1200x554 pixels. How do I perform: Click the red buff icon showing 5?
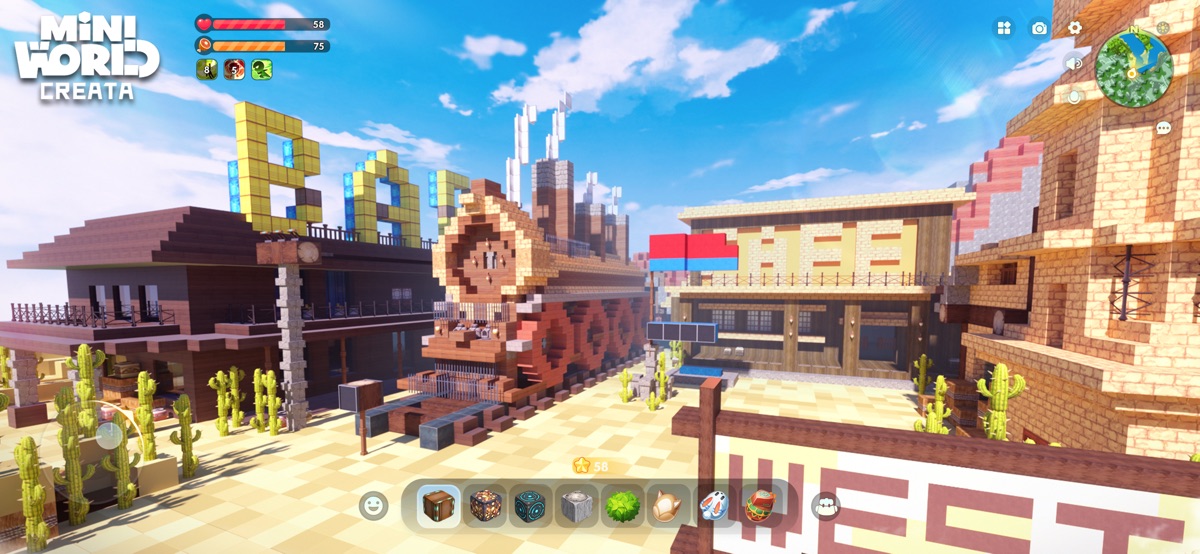point(234,69)
